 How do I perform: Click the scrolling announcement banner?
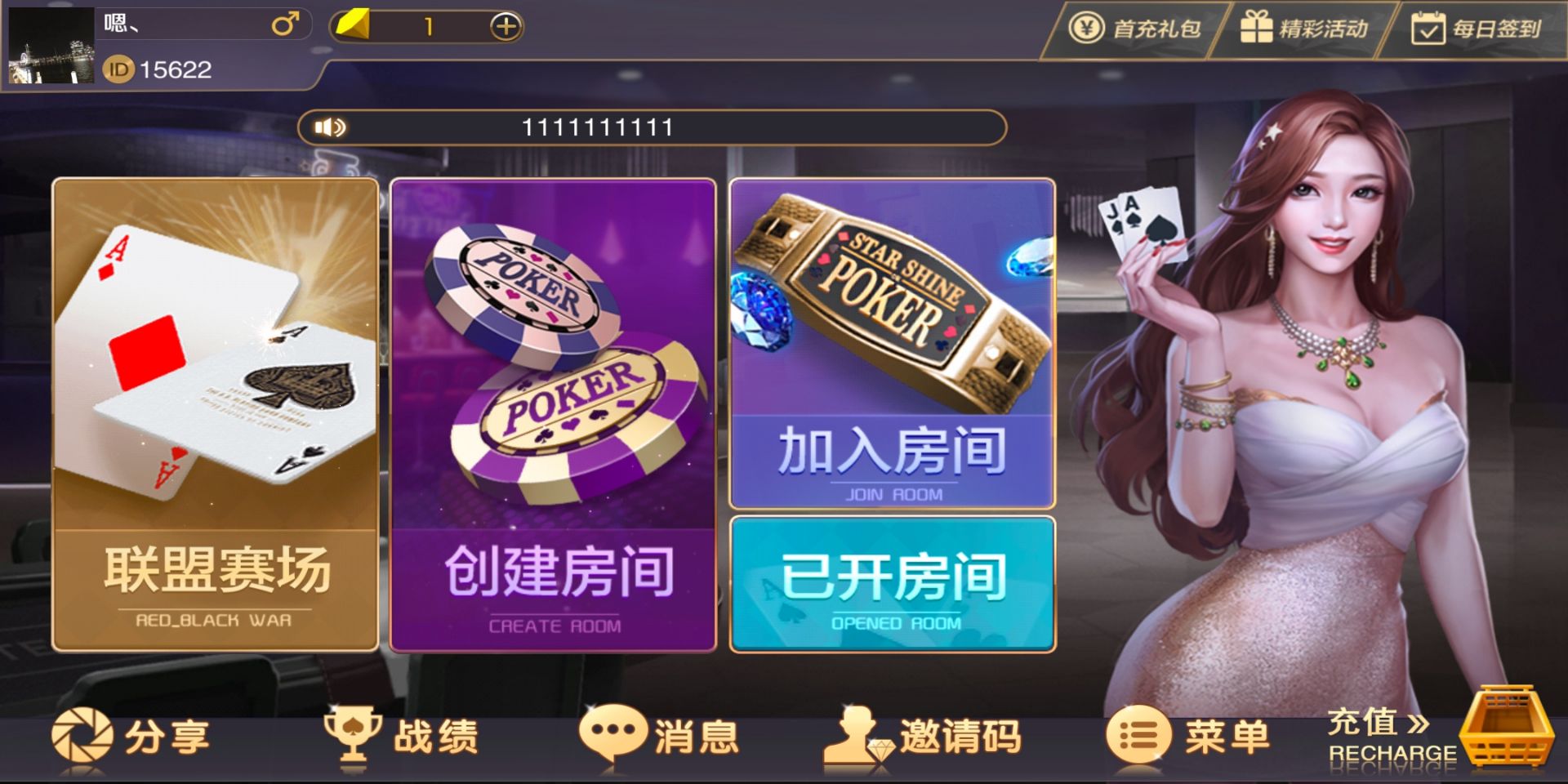coord(653,127)
